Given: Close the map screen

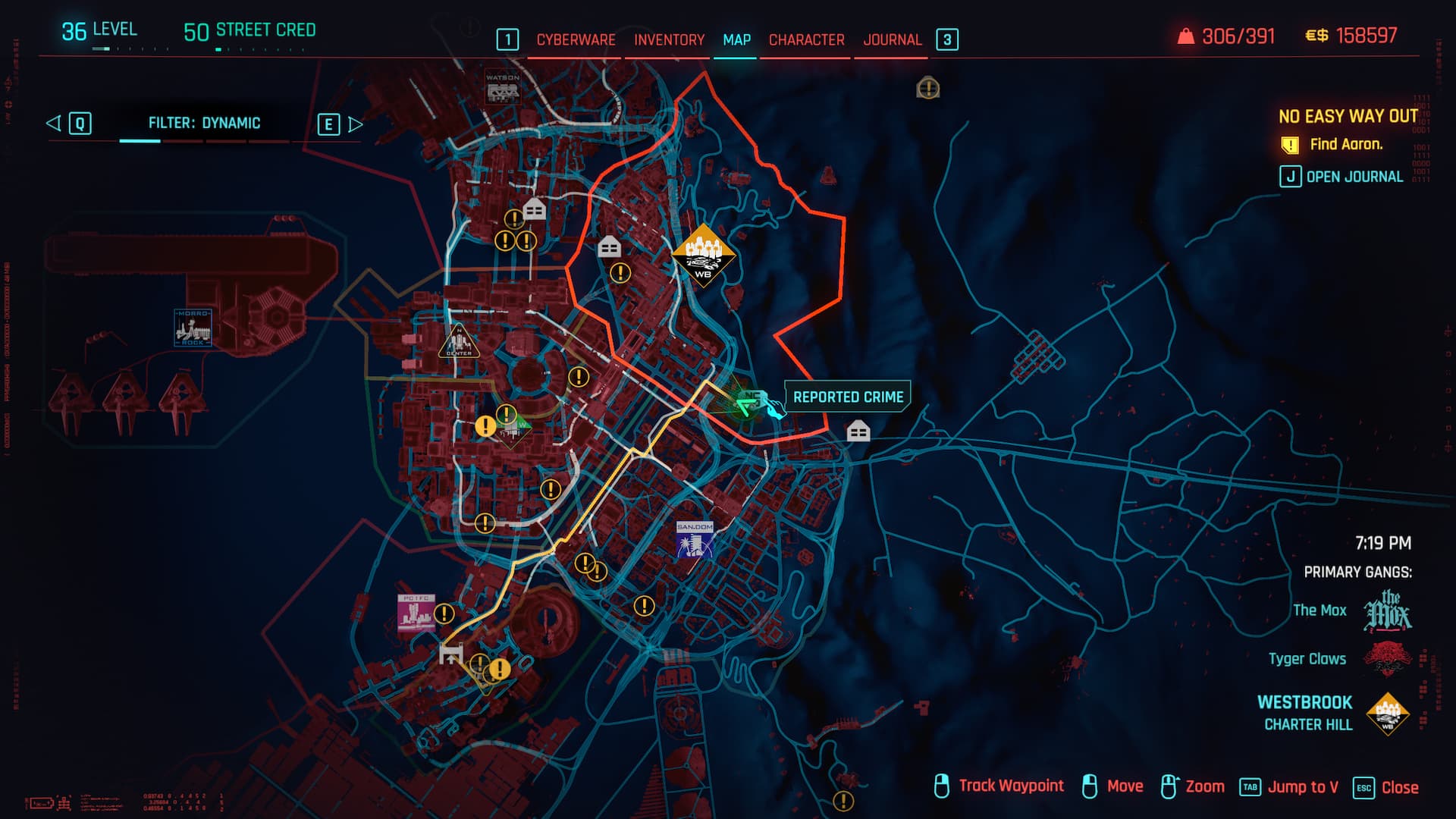Looking at the screenshot, I should (1386, 787).
